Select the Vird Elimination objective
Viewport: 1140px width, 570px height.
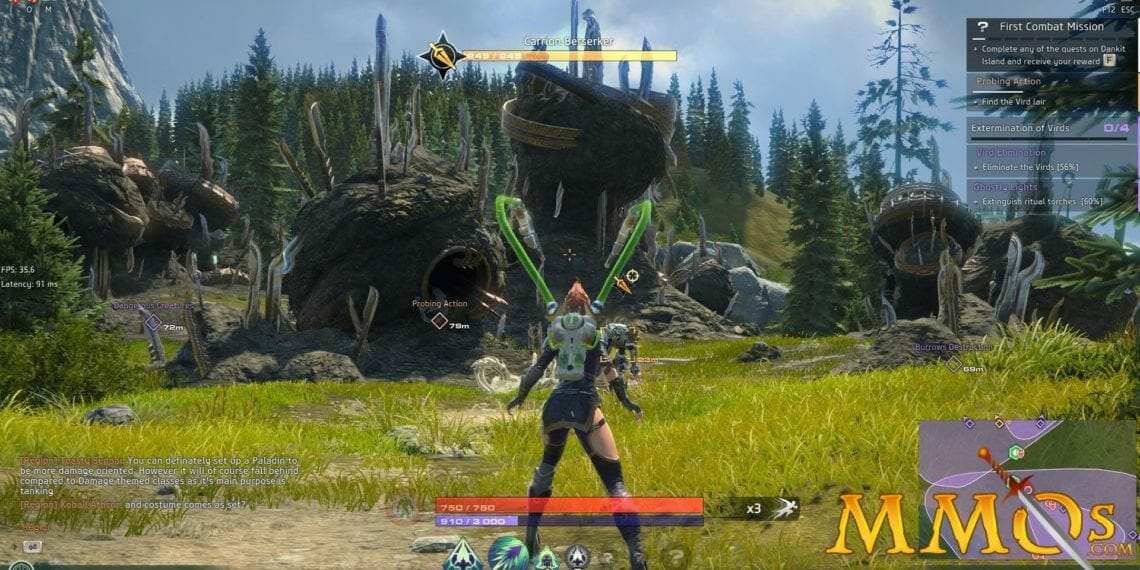[x=1011, y=152]
